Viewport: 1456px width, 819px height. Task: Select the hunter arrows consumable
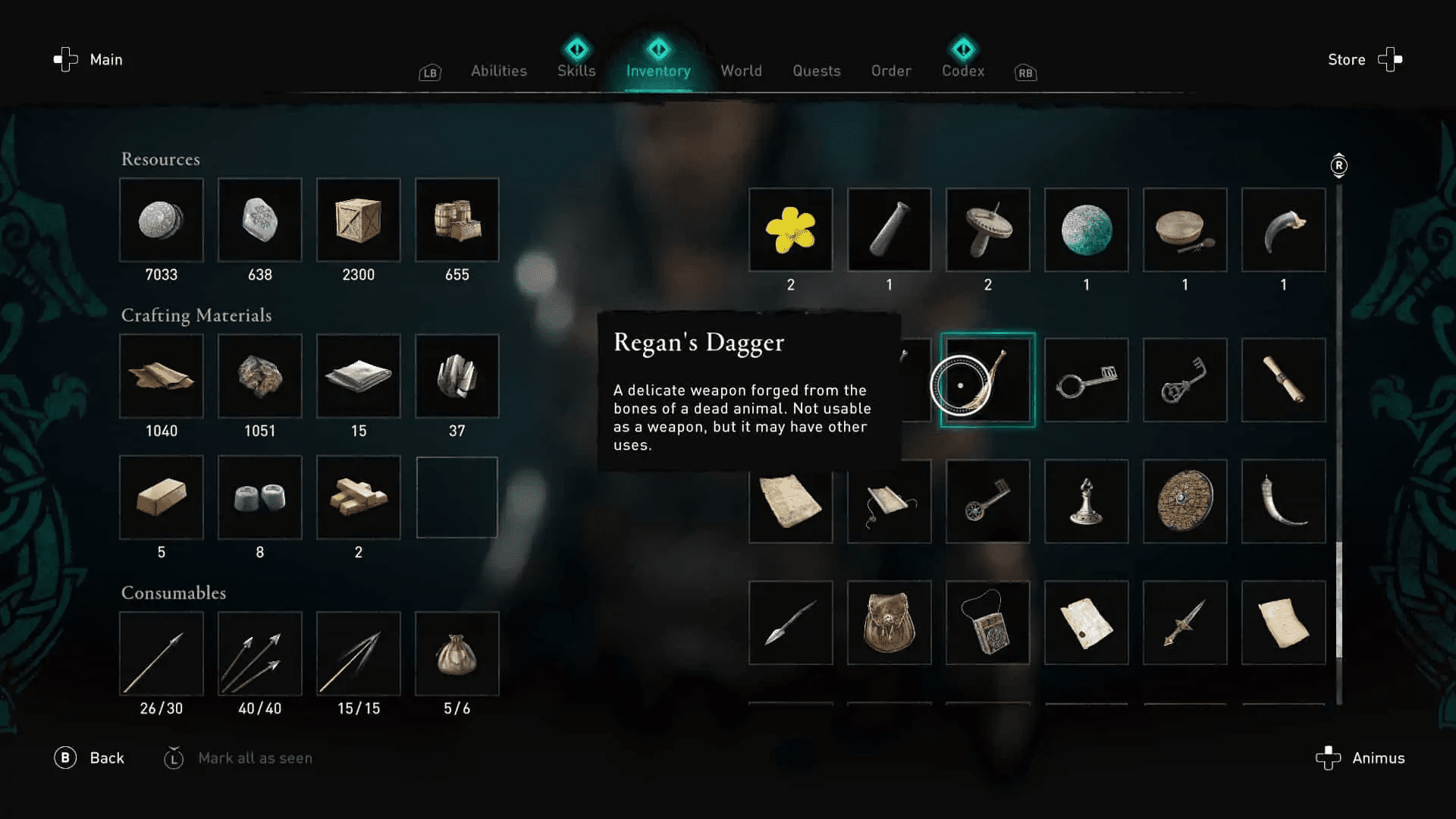pyautogui.click(x=162, y=654)
